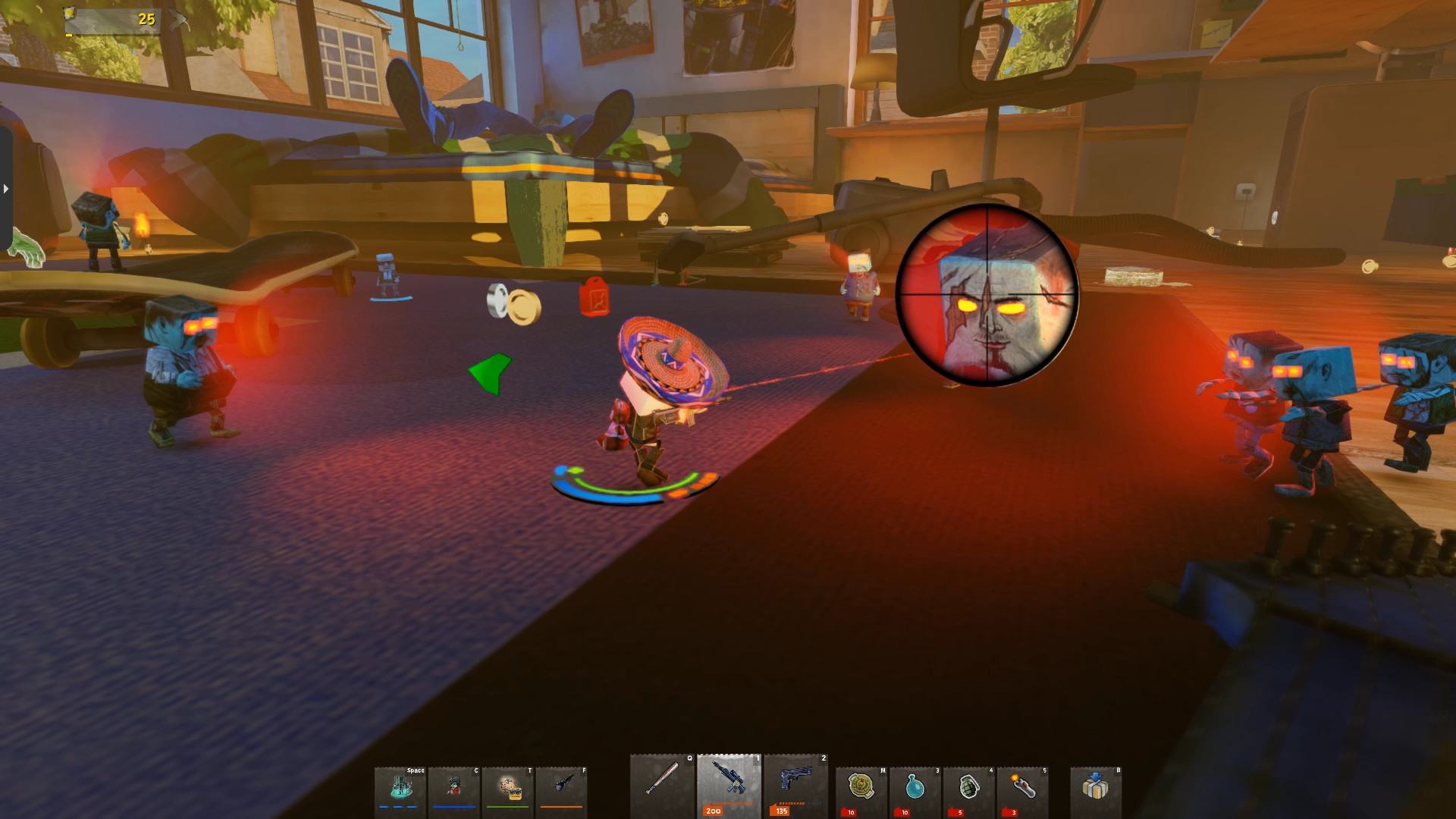Toggle the flashlight slot
The image size is (1456, 819).
point(561,789)
